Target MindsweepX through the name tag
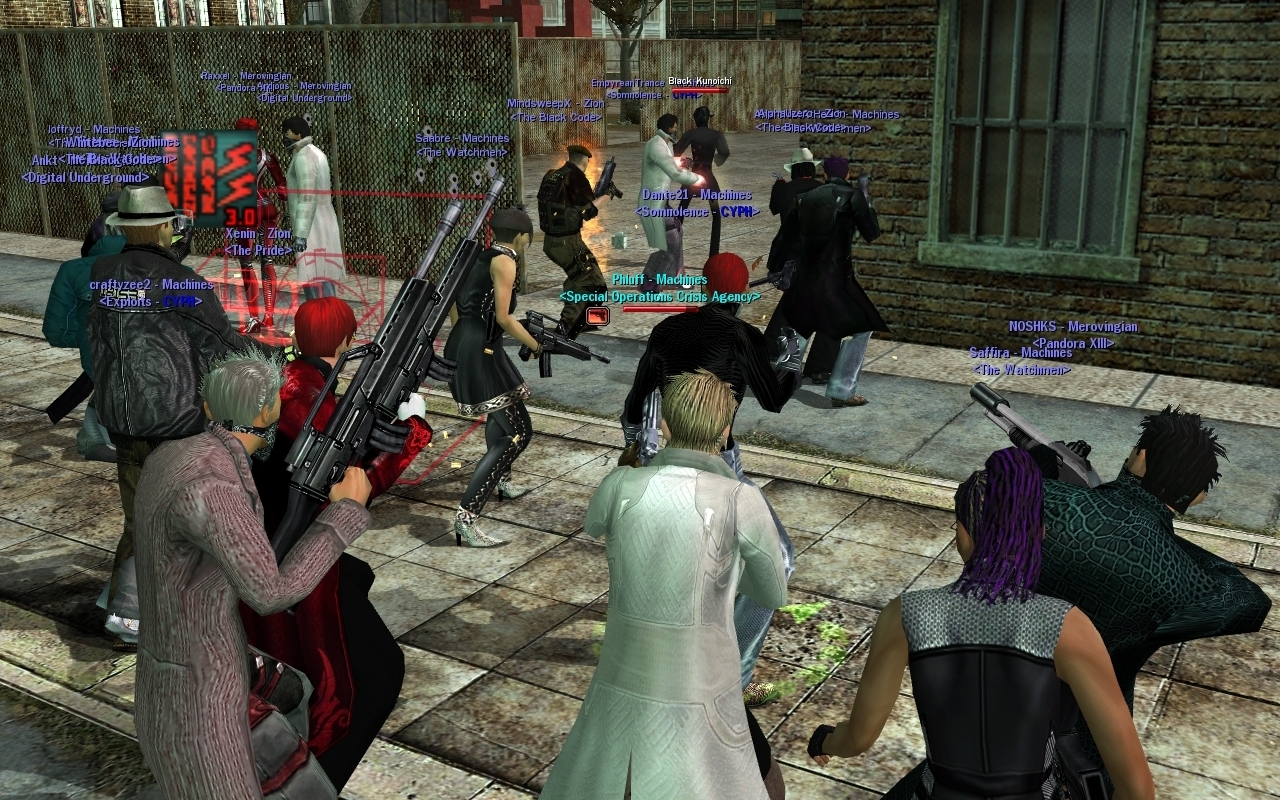This screenshot has width=1280, height=800. pyautogui.click(x=555, y=103)
